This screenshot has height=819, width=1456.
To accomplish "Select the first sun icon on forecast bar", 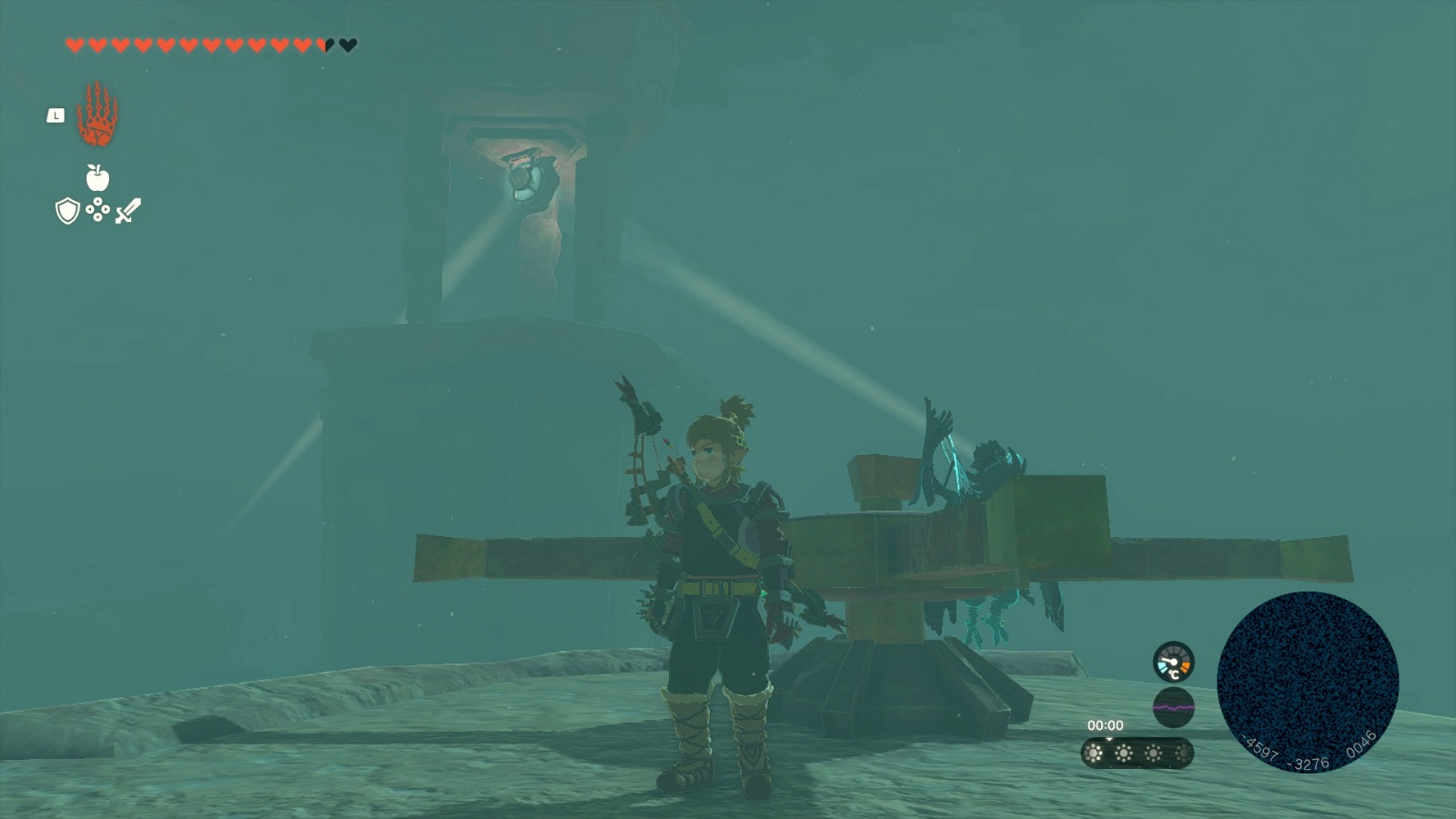I will click(1091, 754).
